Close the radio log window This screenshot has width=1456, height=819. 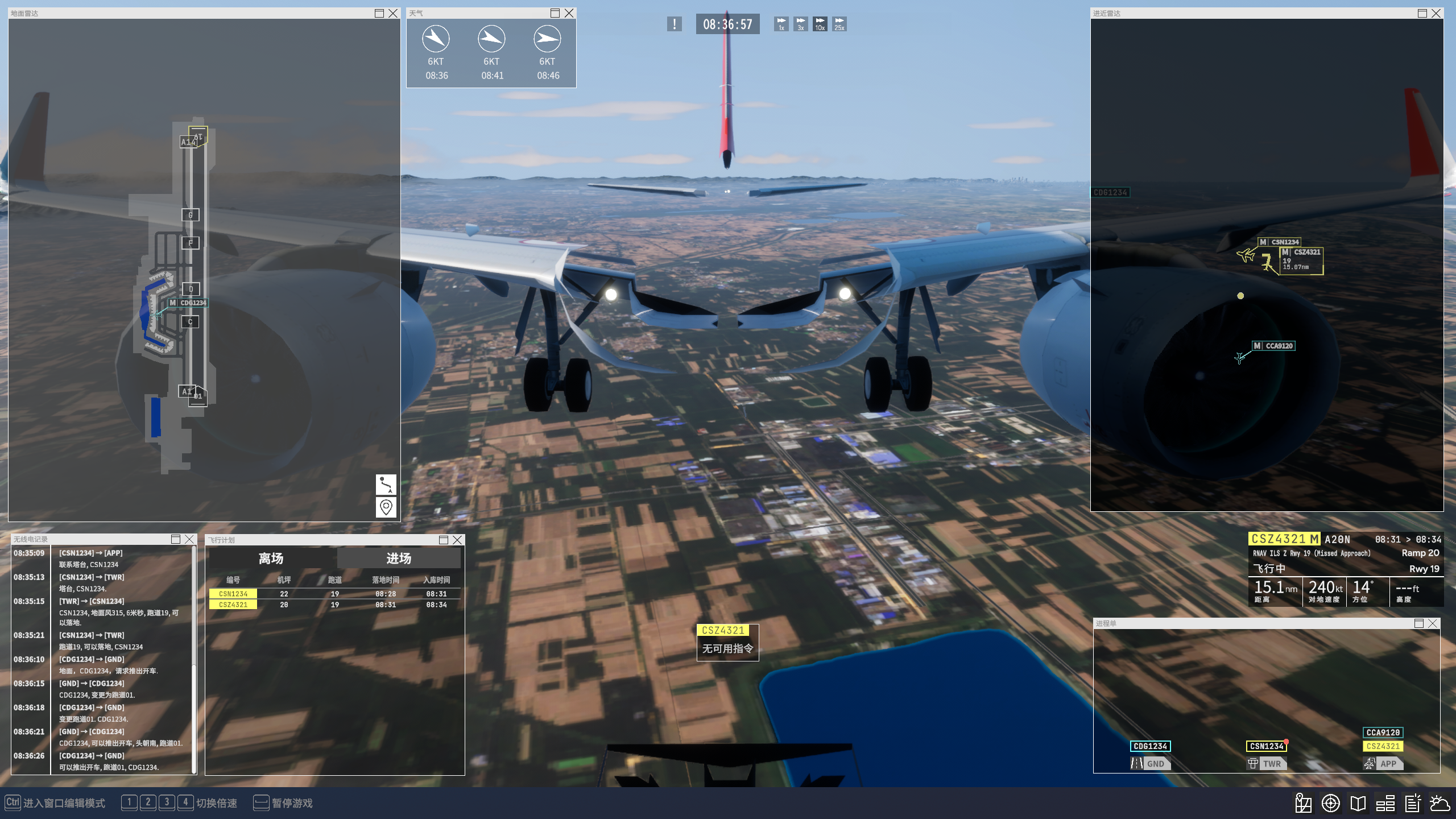tap(189, 539)
